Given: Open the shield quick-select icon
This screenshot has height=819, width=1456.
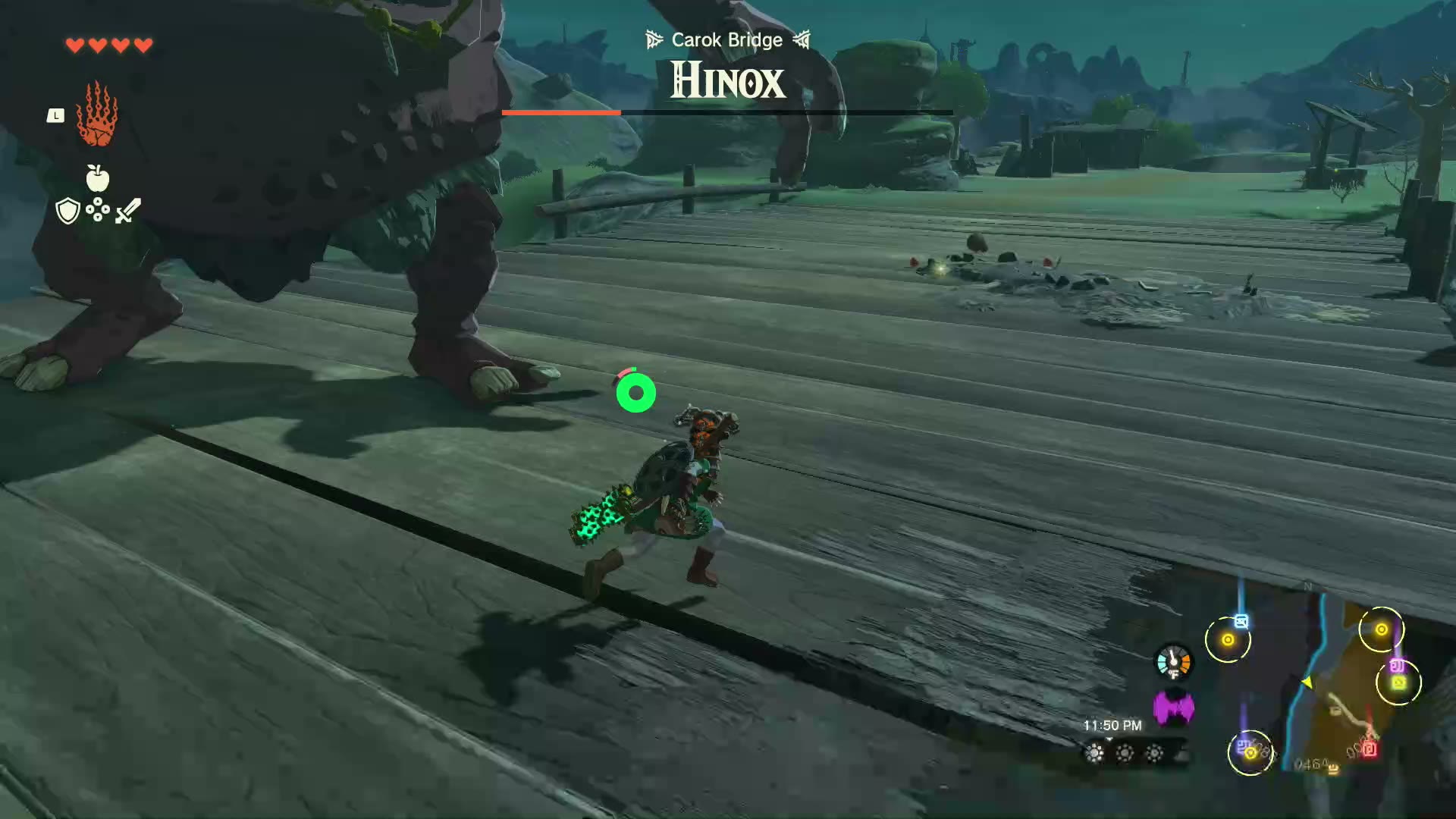Looking at the screenshot, I should (68, 211).
